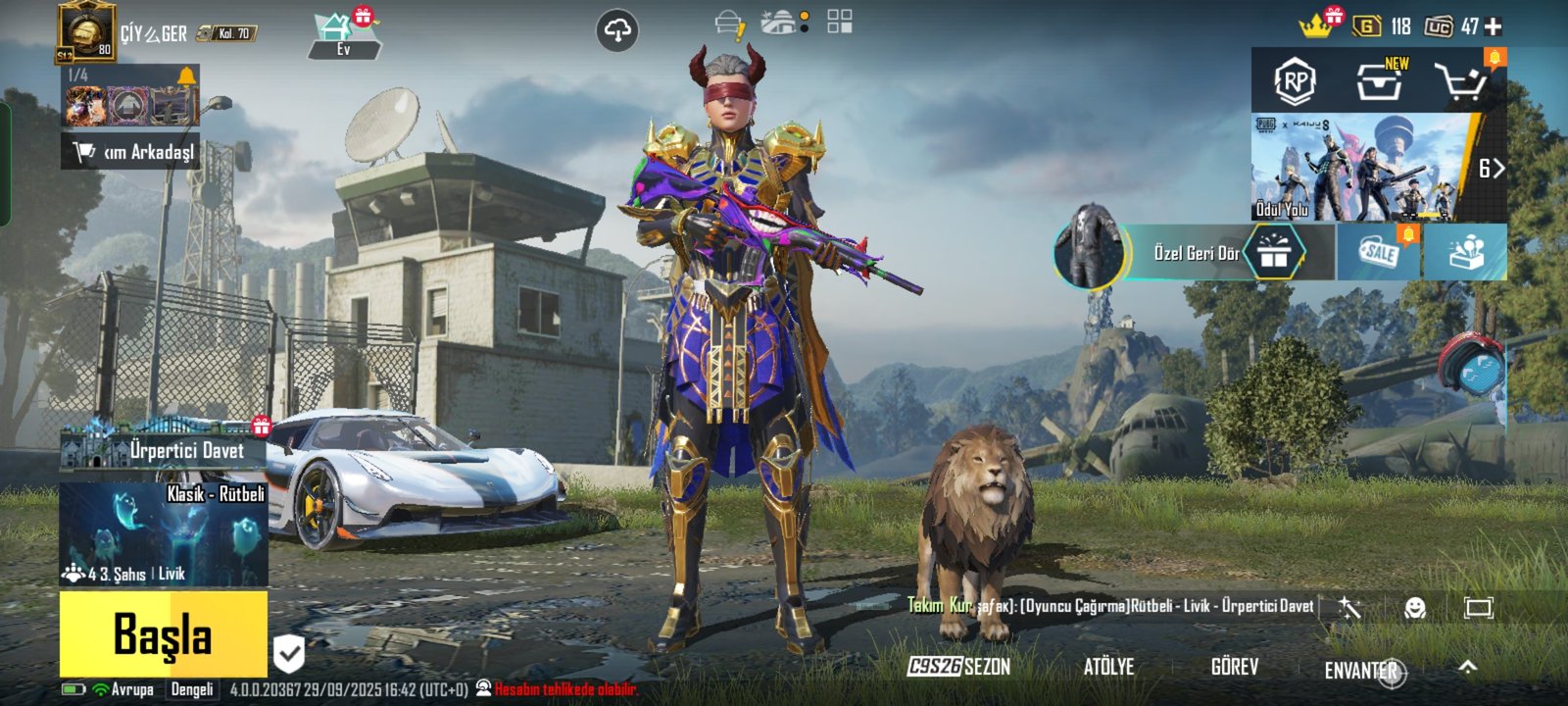The image size is (1568, 706).
Task: Add UC with the plus button
Action: pyautogui.click(x=1494, y=27)
